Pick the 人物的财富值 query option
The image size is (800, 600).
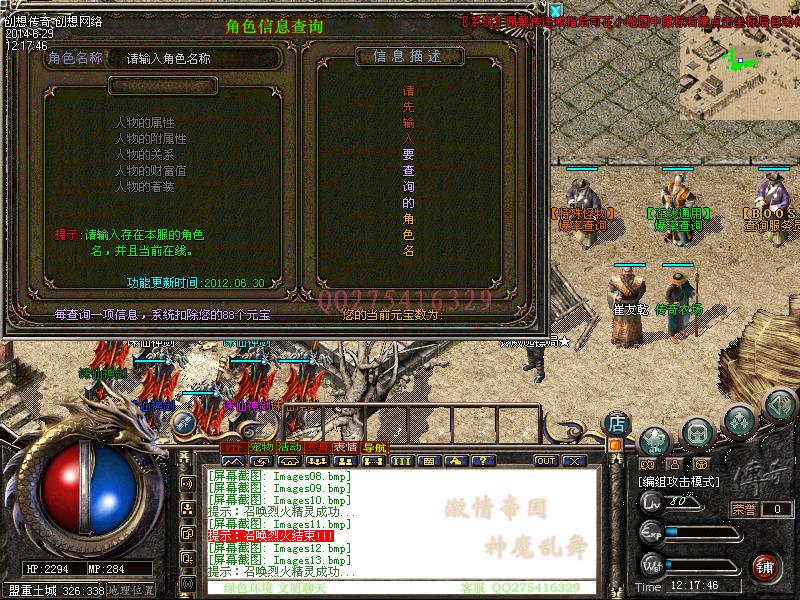[x=150, y=171]
